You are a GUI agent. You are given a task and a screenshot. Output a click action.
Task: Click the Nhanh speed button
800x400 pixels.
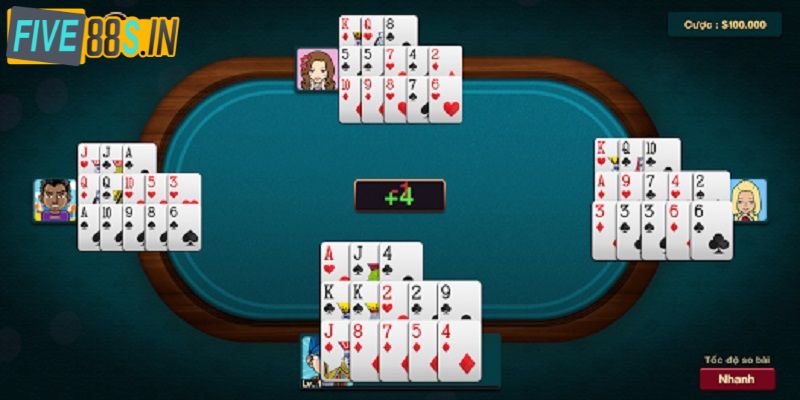[x=737, y=379]
